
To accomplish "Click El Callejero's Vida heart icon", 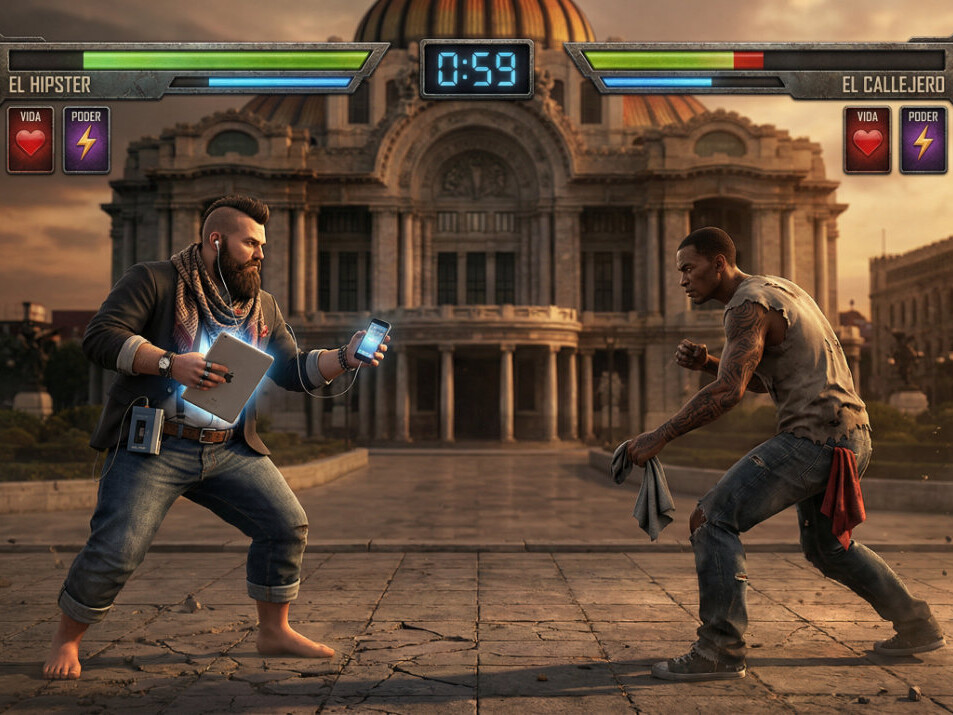I will [867, 140].
